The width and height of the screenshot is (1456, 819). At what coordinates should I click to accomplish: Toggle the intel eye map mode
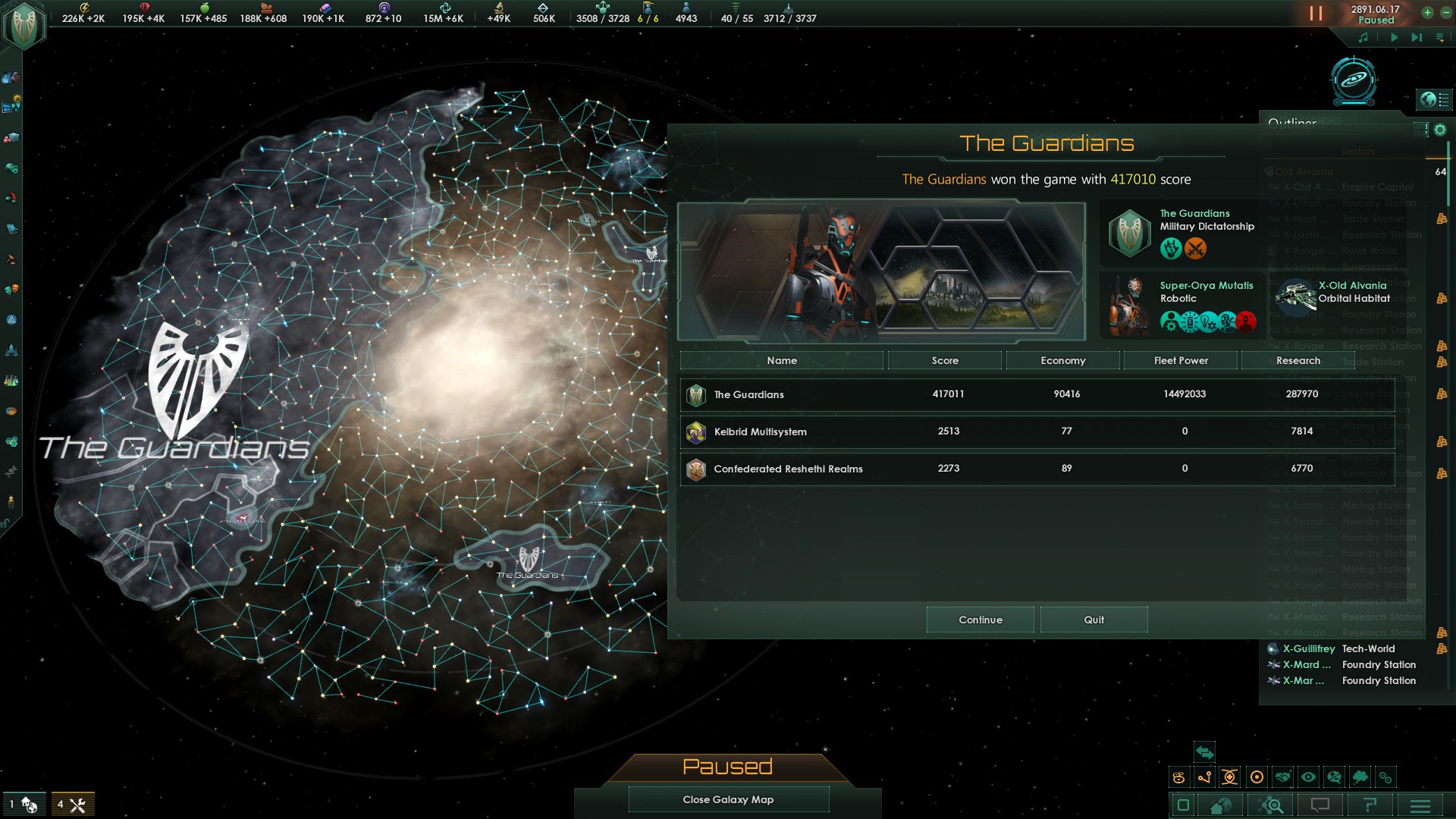click(x=1308, y=777)
